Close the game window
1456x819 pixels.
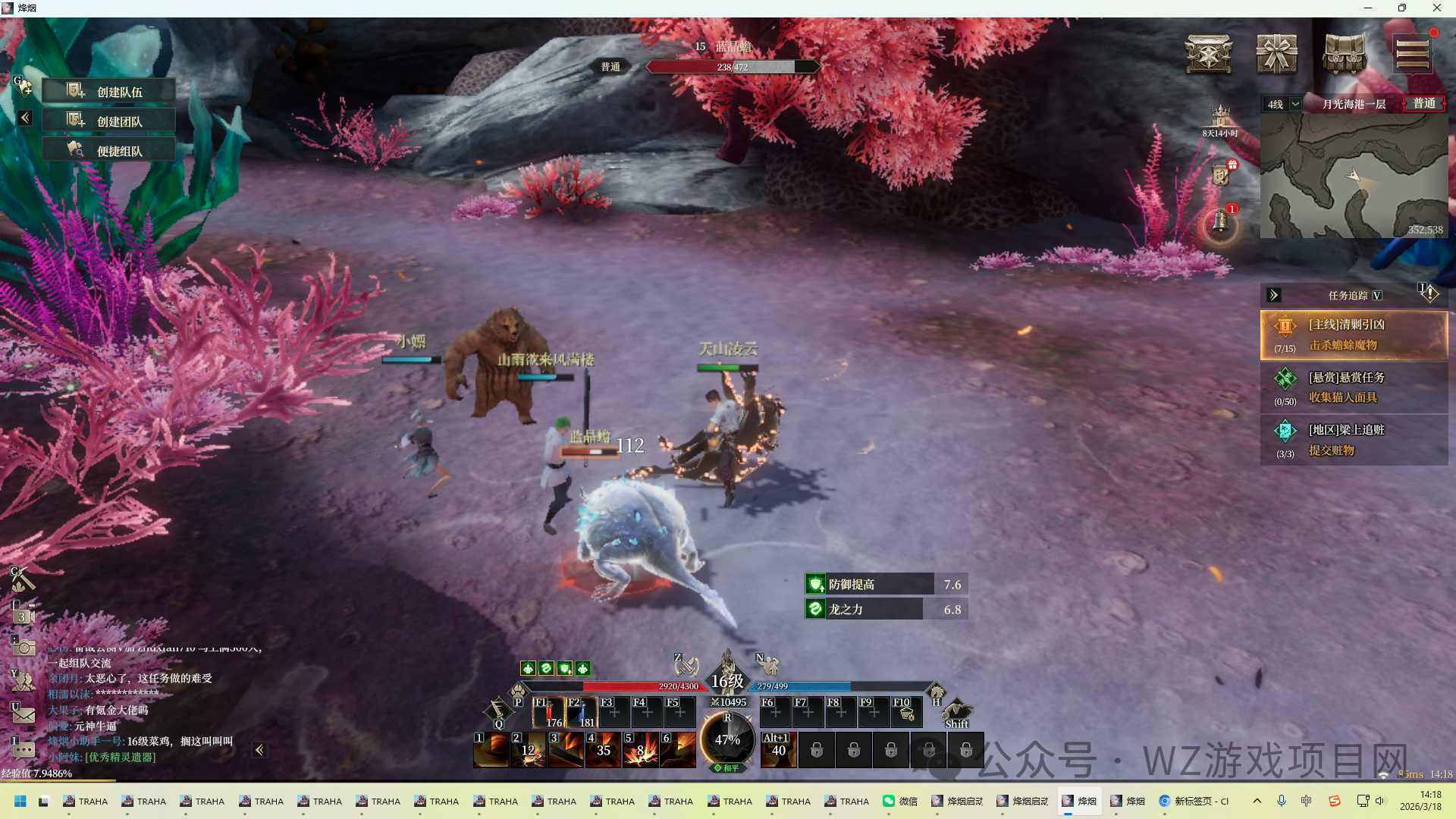[x=1436, y=8]
